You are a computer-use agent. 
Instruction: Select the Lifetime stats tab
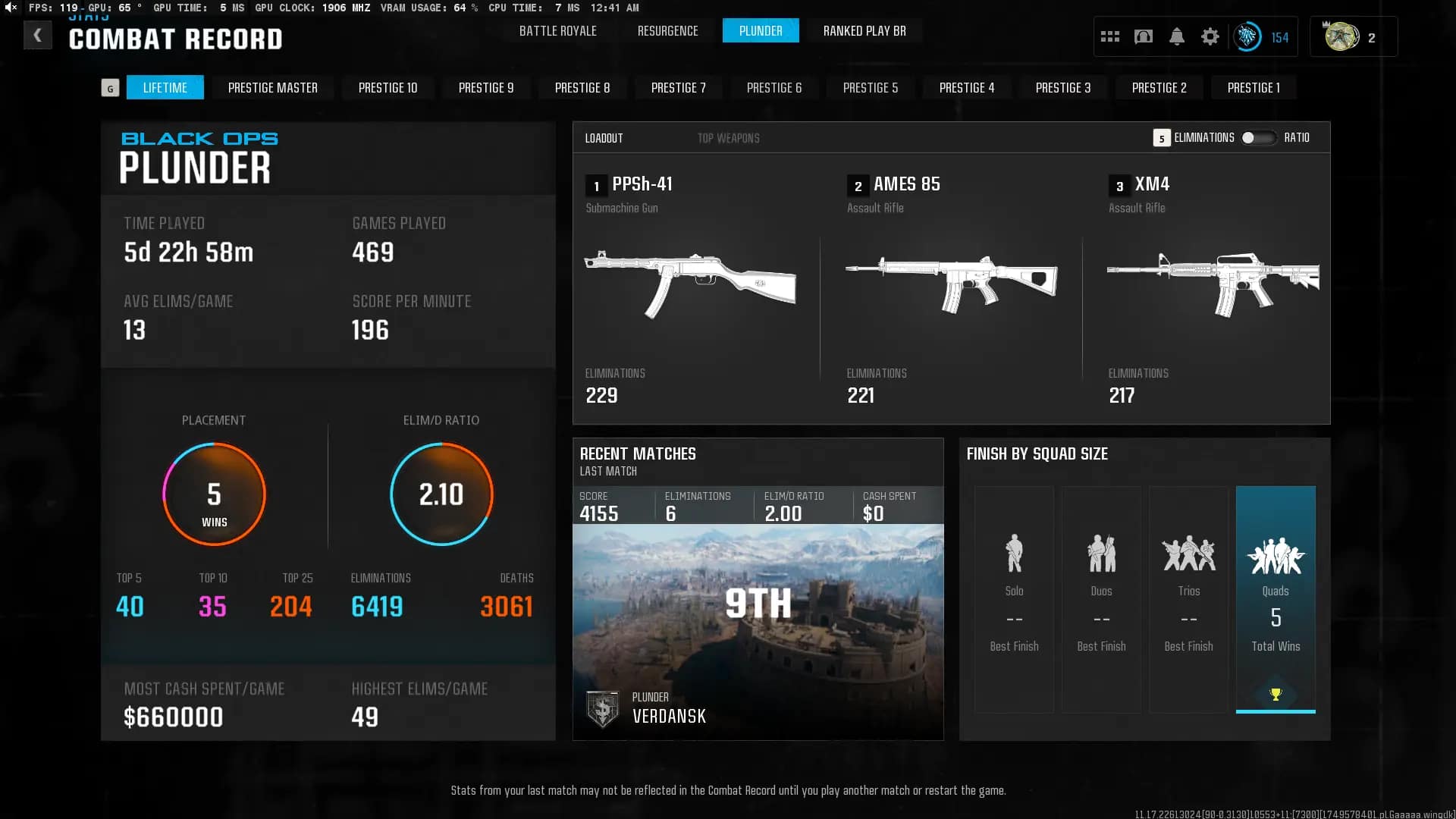pos(165,88)
